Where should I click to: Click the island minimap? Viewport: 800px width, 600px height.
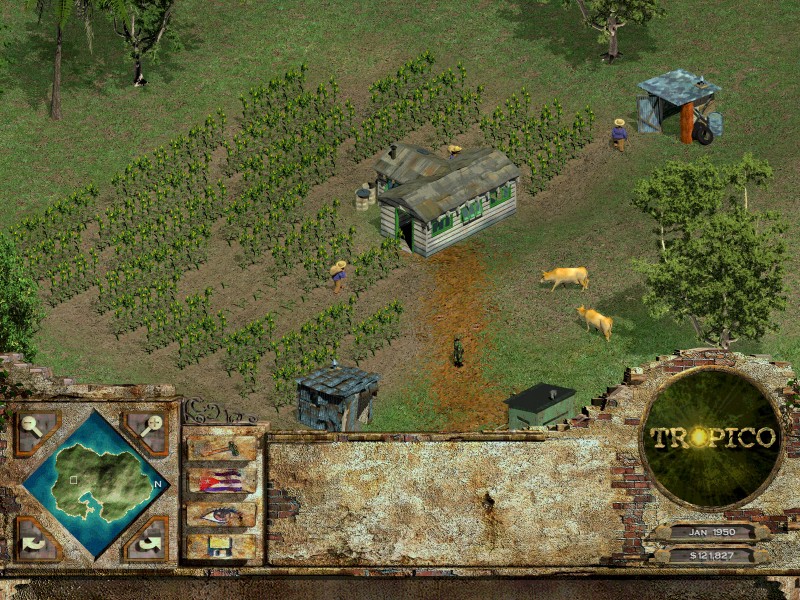click(90, 483)
